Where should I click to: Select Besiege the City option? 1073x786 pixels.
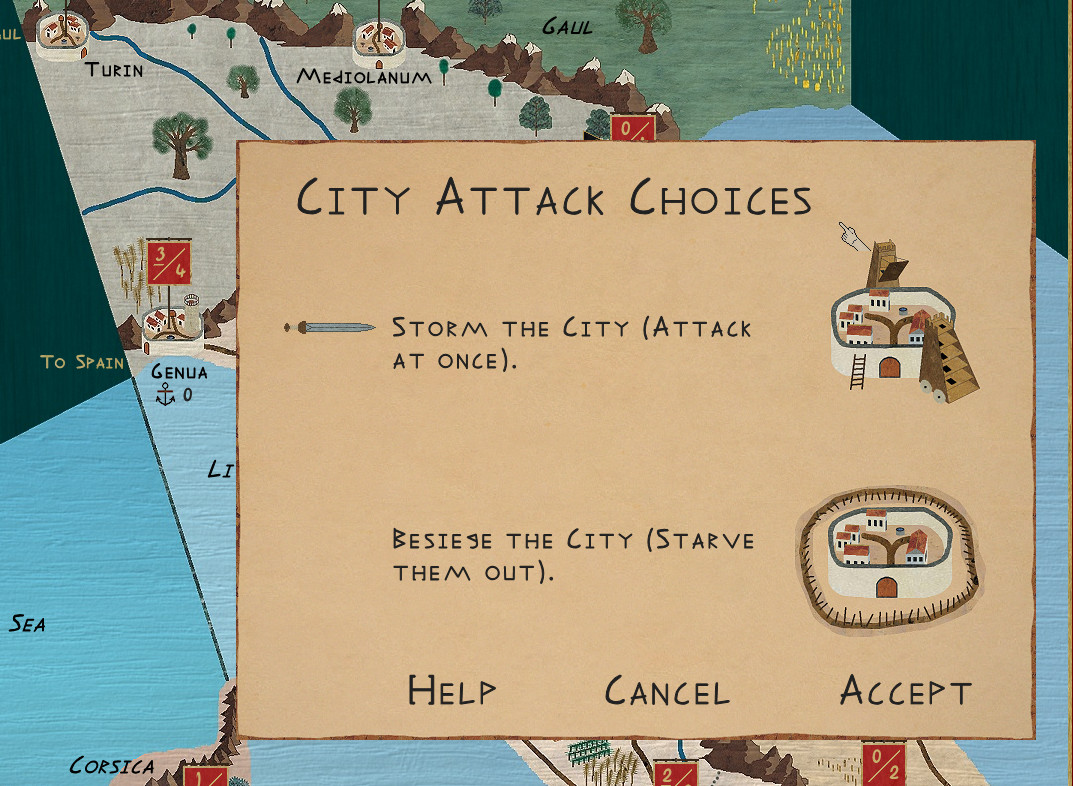572,555
